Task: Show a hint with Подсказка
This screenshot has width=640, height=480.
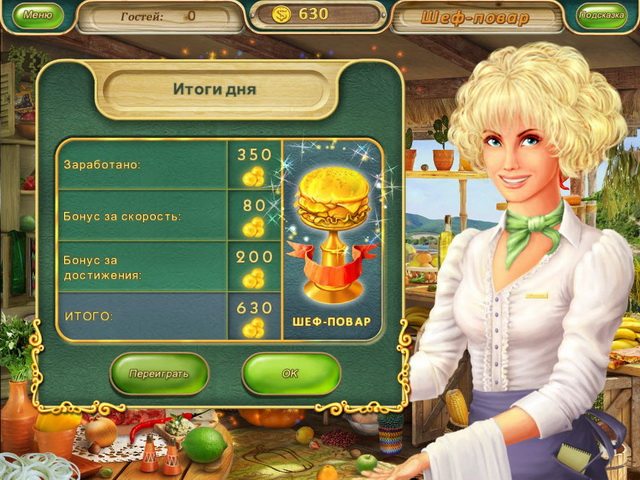Action: [x=602, y=16]
